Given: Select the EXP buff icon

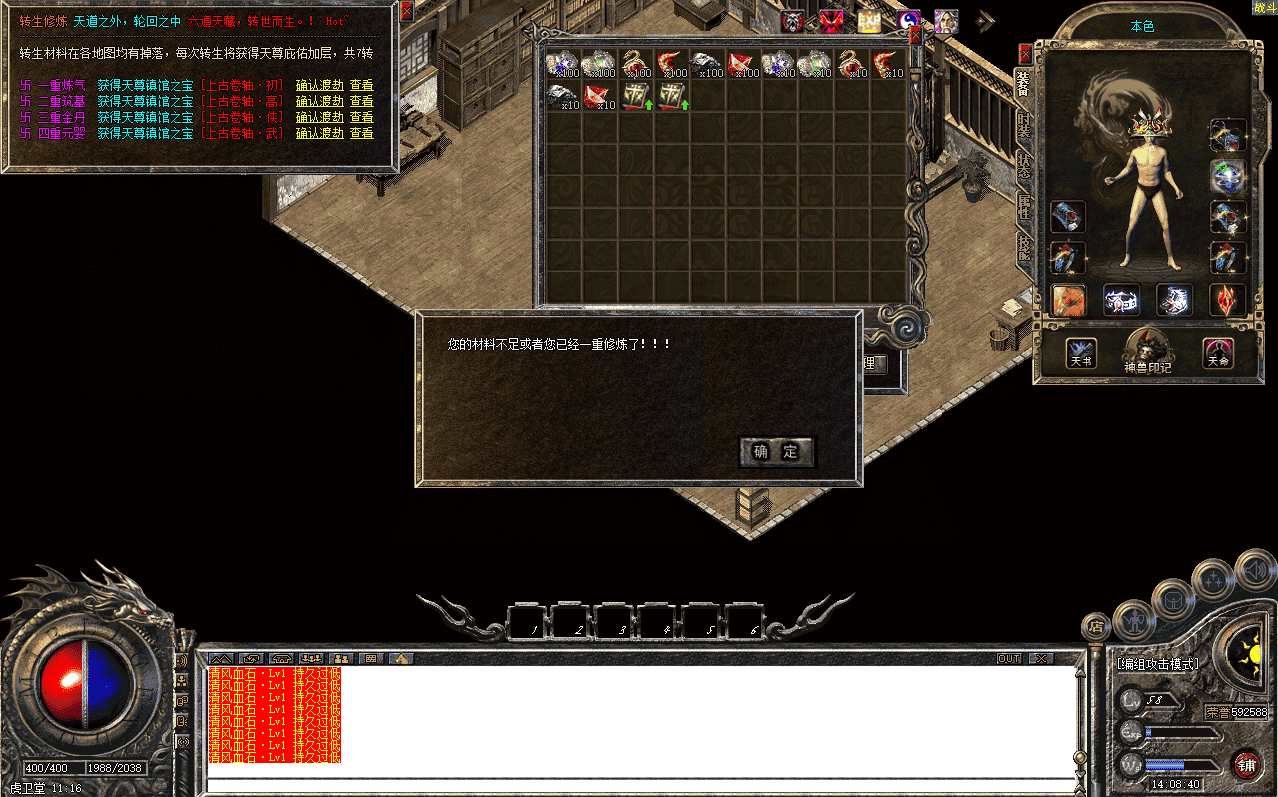Looking at the screenshot, I should pos(869,21).
